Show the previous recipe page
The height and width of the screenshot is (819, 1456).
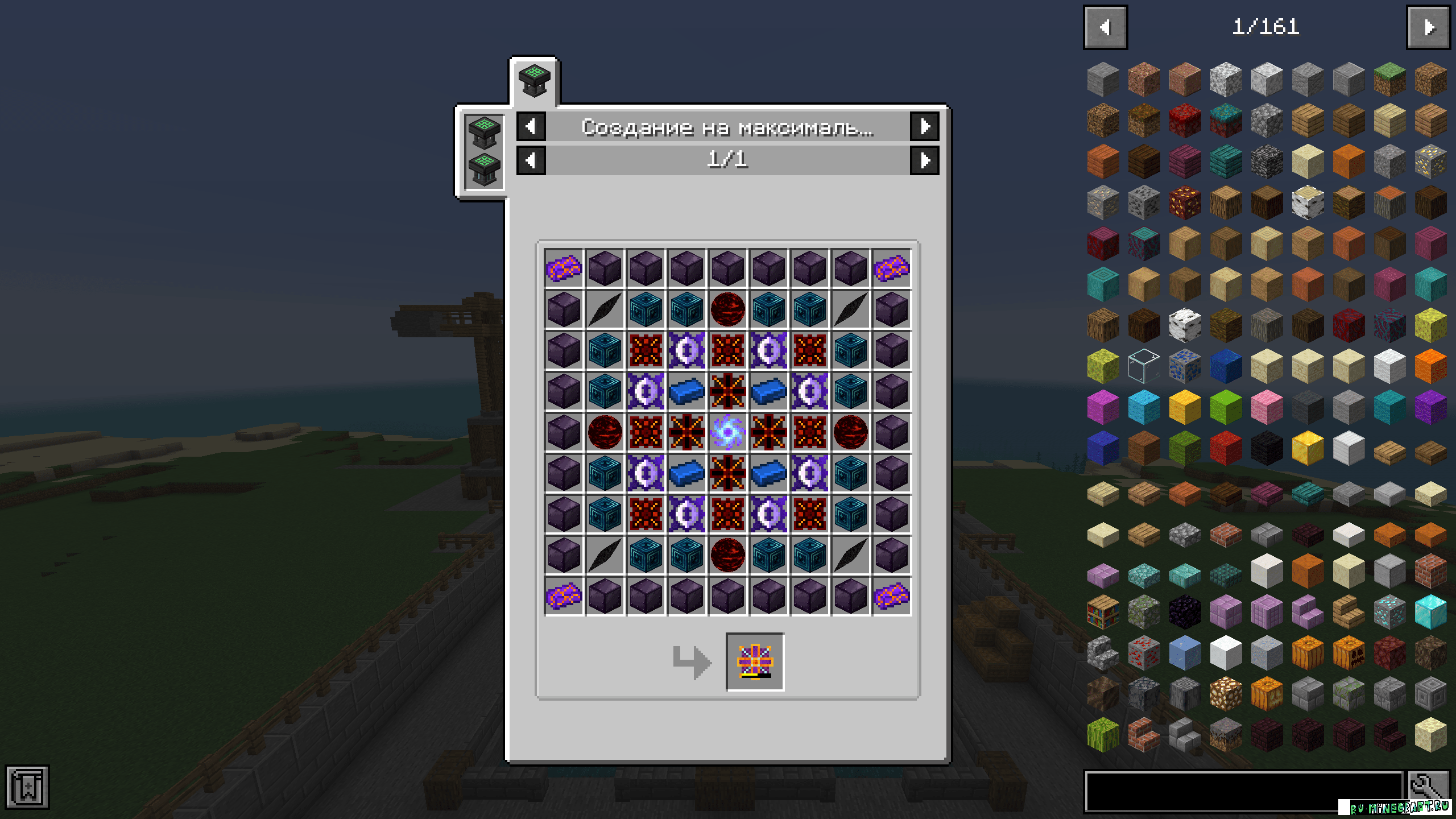531,161
